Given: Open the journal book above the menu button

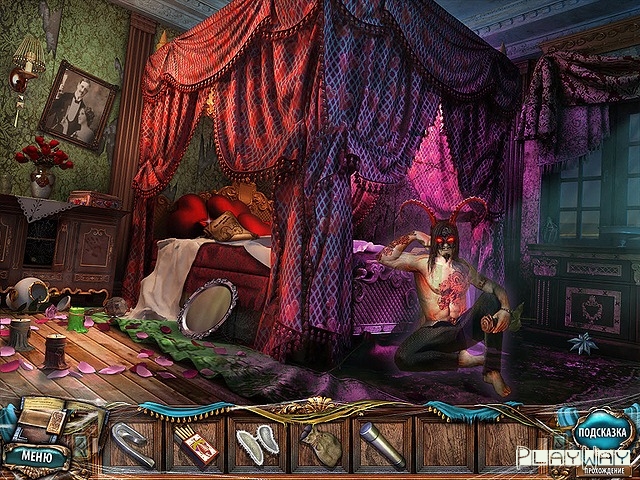Looking at the screenshot, I should (x=38, y=420).
